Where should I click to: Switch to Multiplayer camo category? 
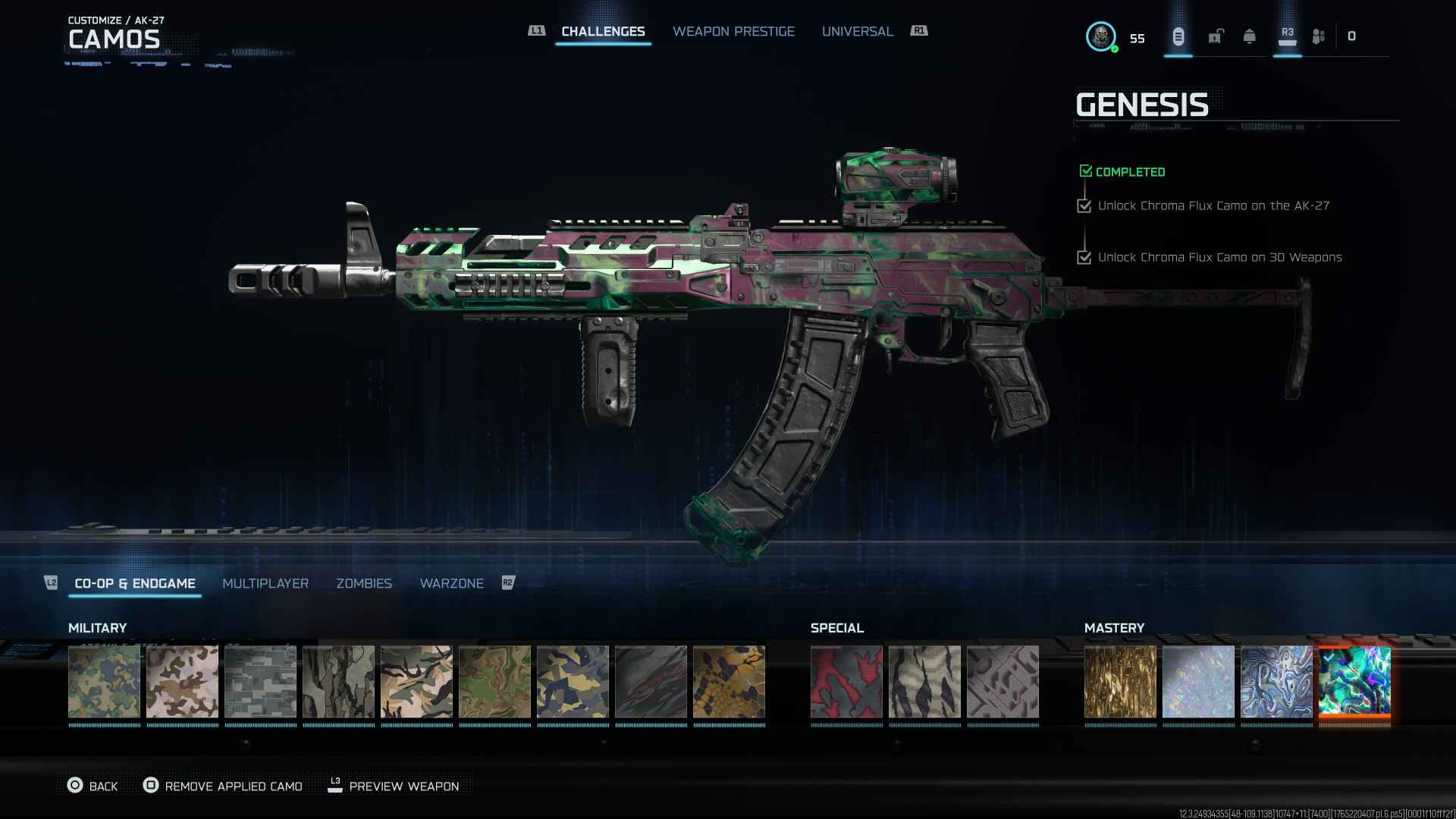(x=265, y=583)
